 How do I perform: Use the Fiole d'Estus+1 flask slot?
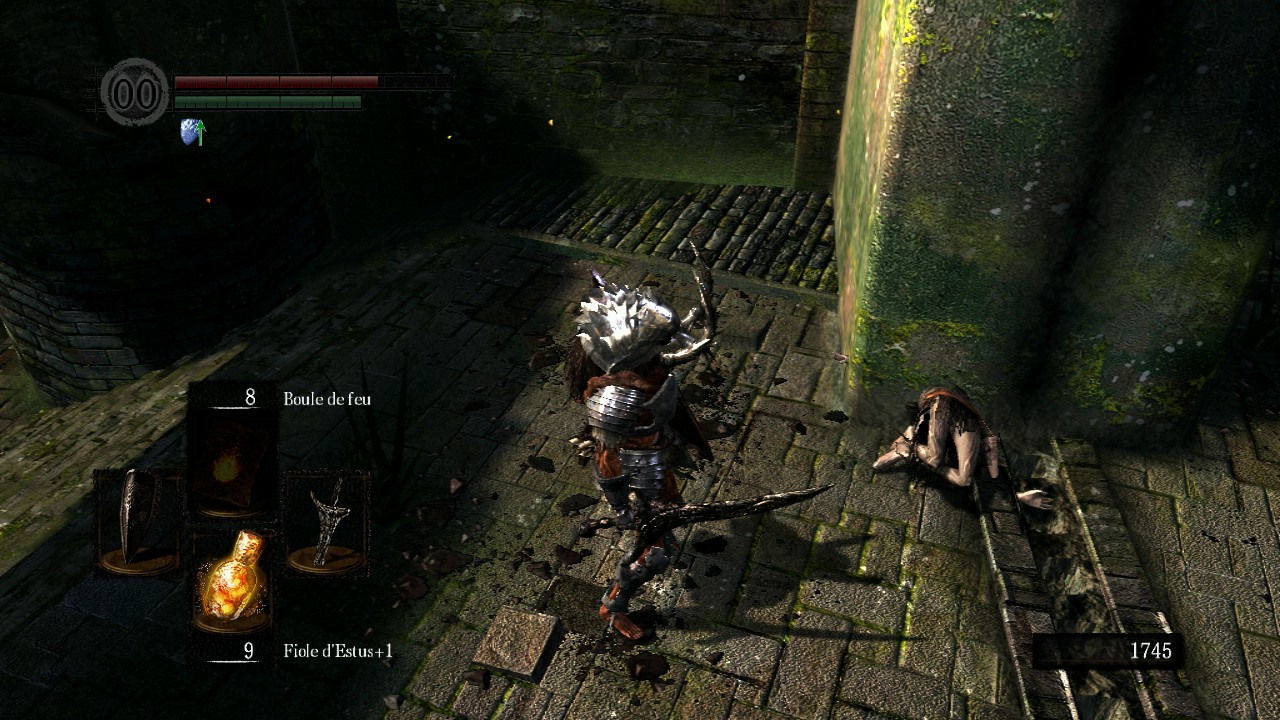233,578
